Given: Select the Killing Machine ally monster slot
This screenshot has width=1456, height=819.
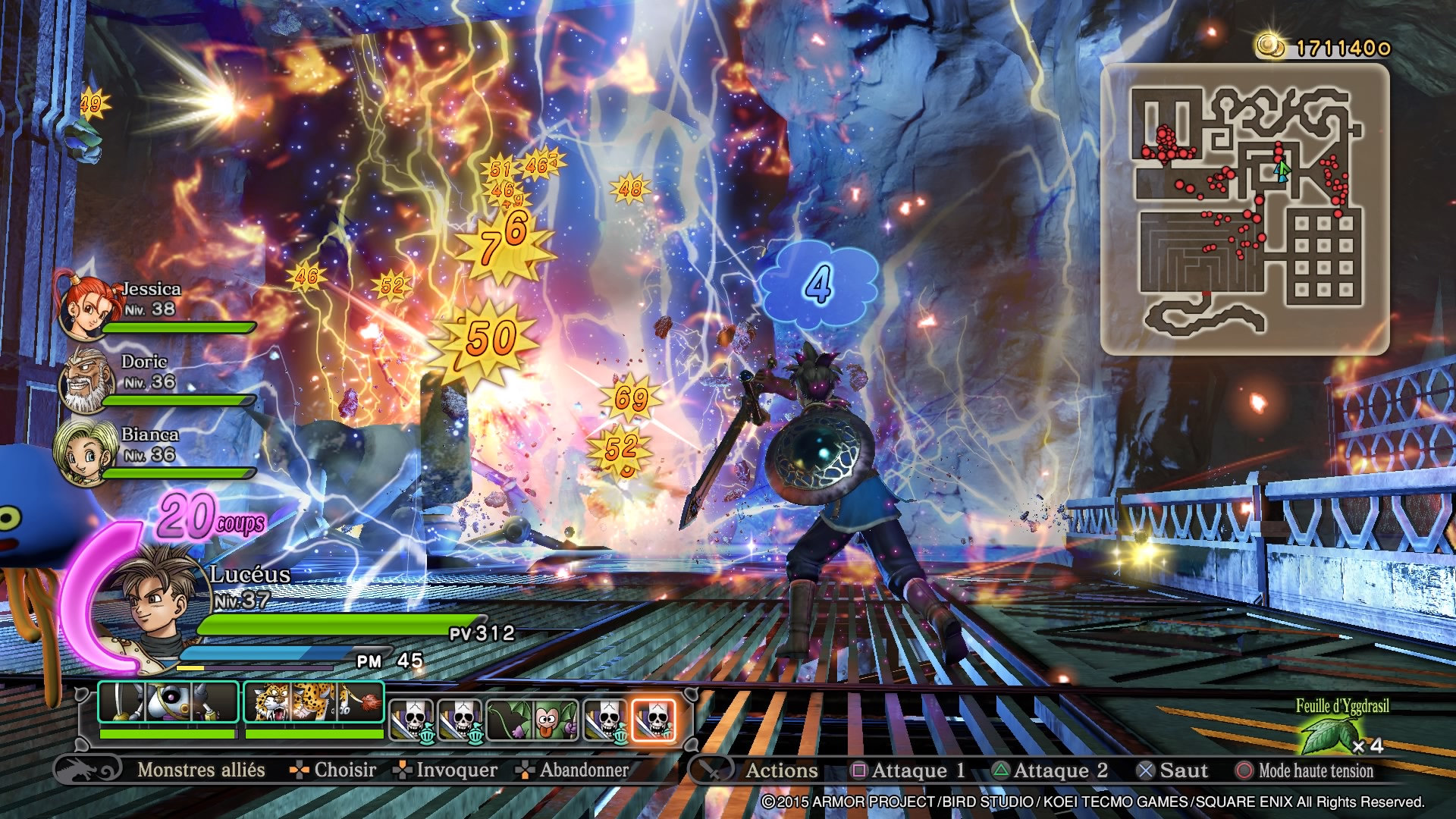Looking at the screenshot, I should click(168, 702).
